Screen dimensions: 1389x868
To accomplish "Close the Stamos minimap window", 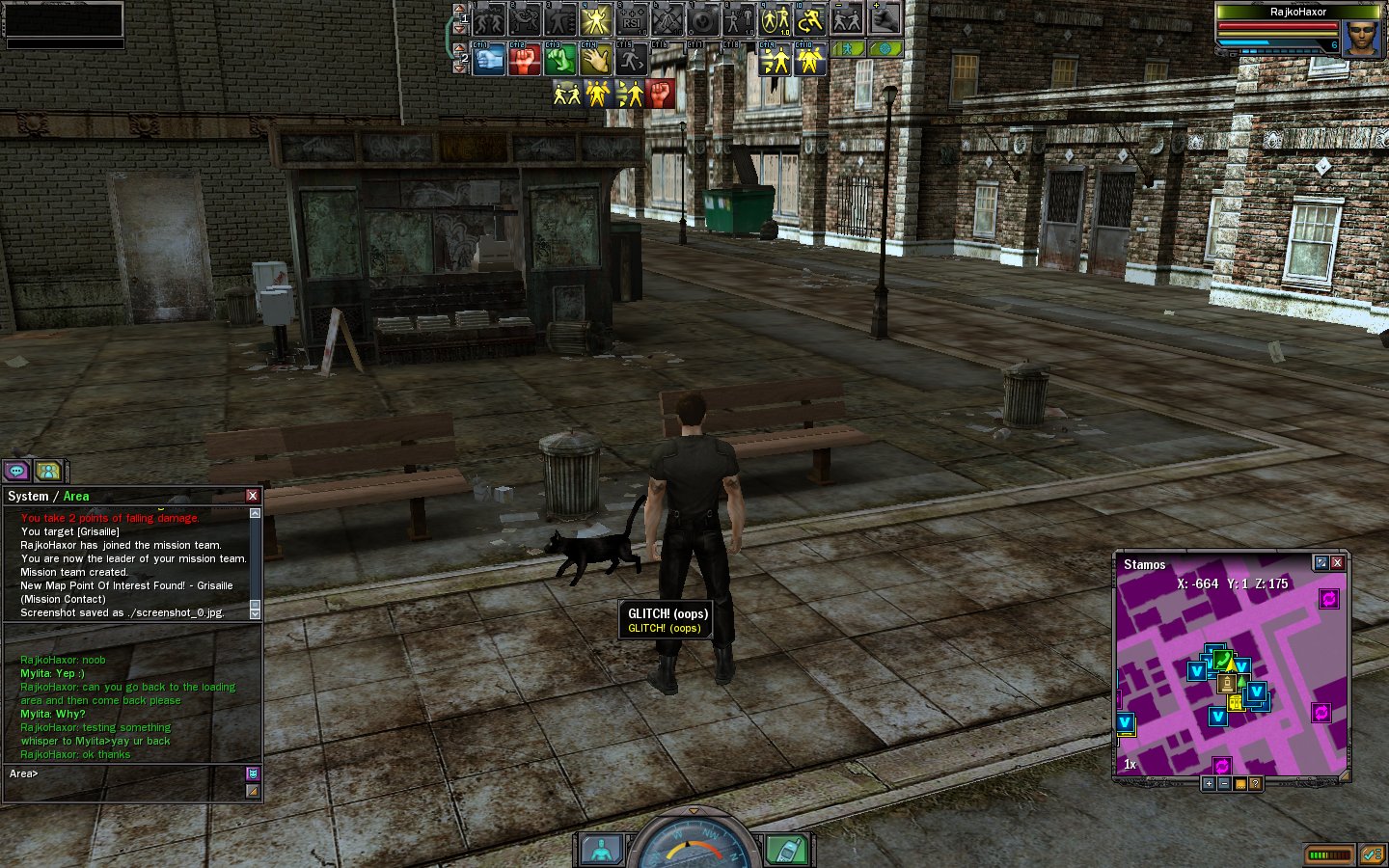I will pos(1337,563).
